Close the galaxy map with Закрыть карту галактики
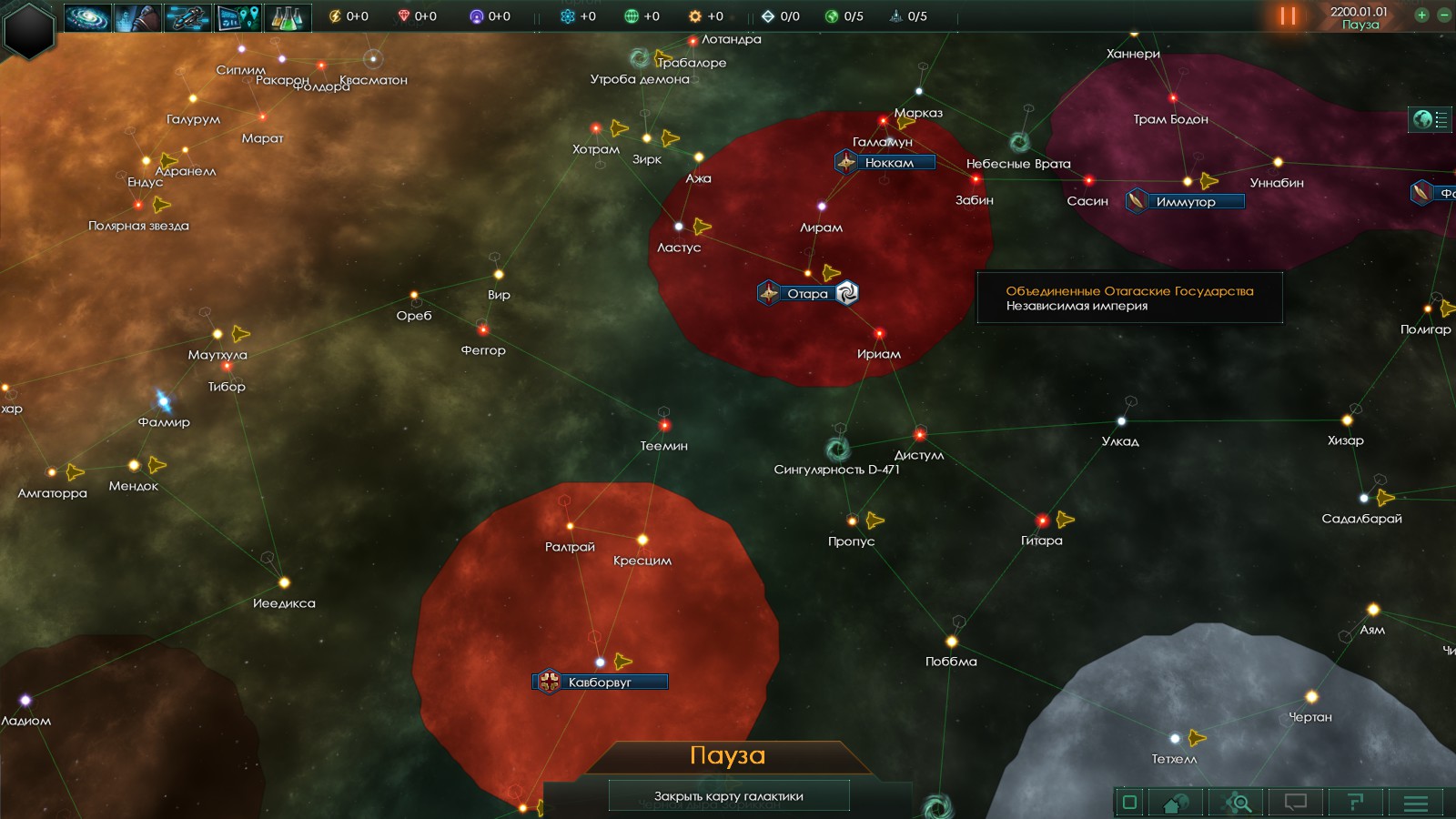1456x819 pixels. coord(728,796)
